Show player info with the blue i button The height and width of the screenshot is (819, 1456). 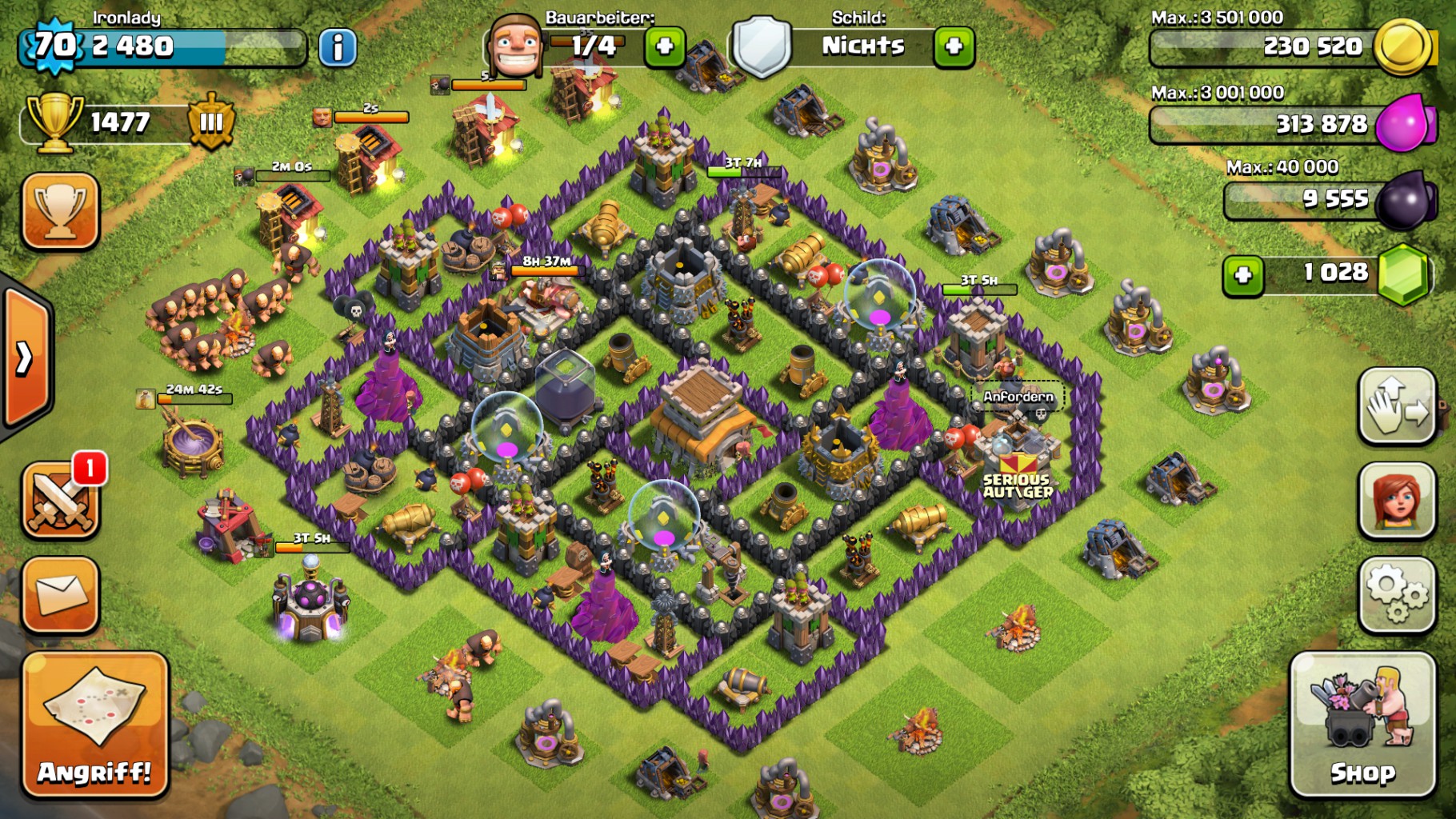(338, 47)
